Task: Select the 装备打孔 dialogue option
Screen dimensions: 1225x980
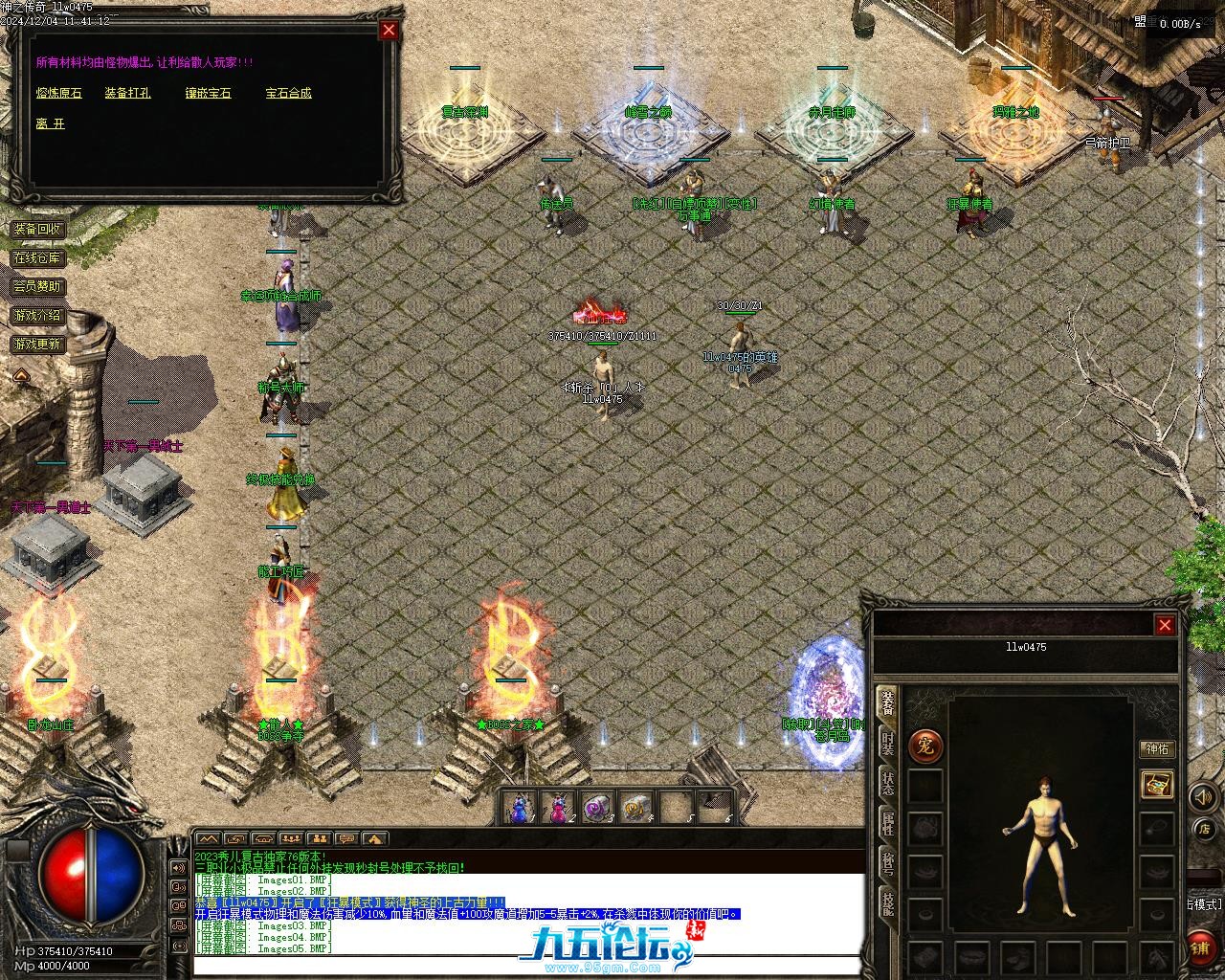Action: pyautogui.click(x=127, y=93)
